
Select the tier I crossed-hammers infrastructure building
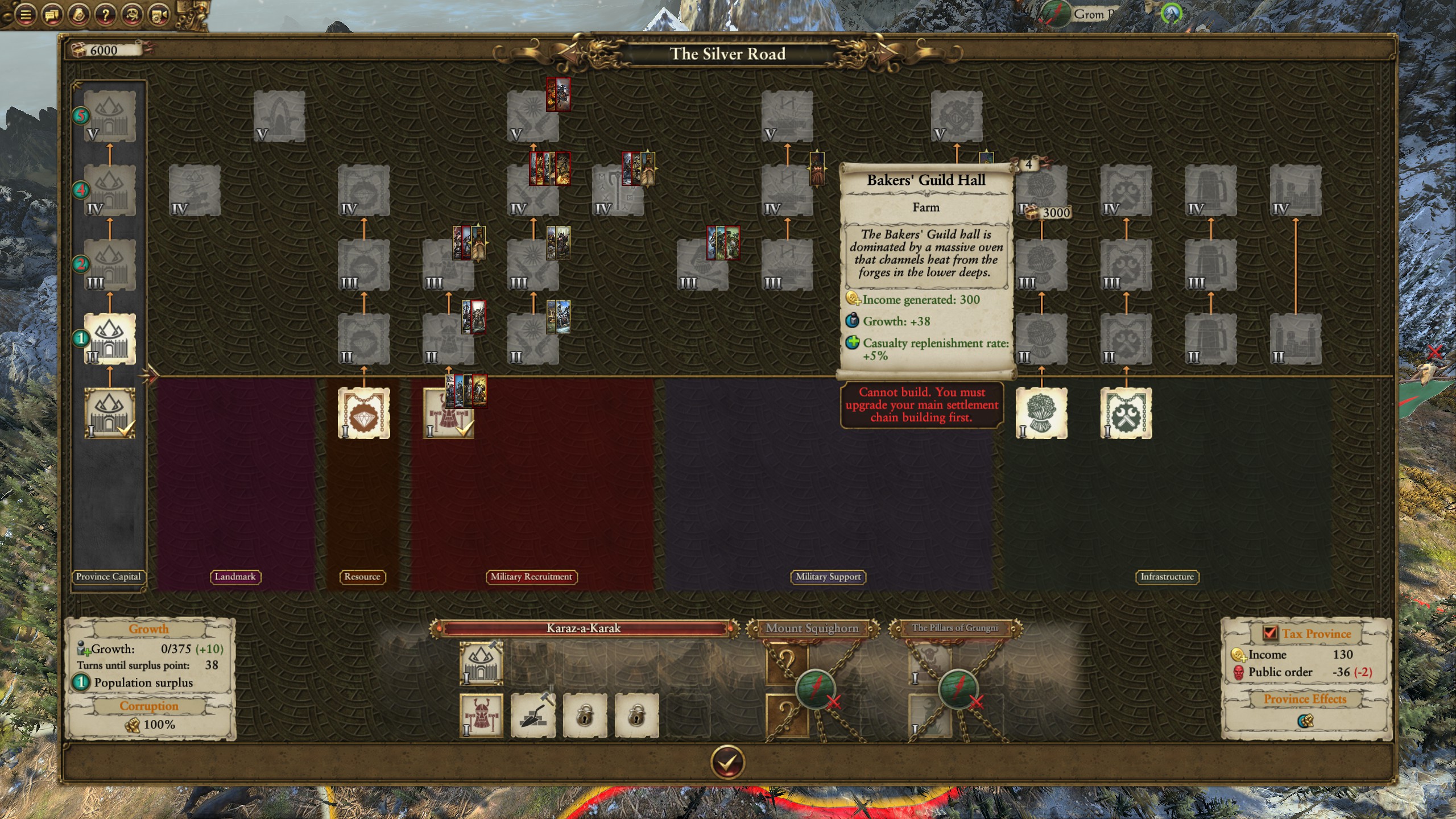click(1126, 413)
